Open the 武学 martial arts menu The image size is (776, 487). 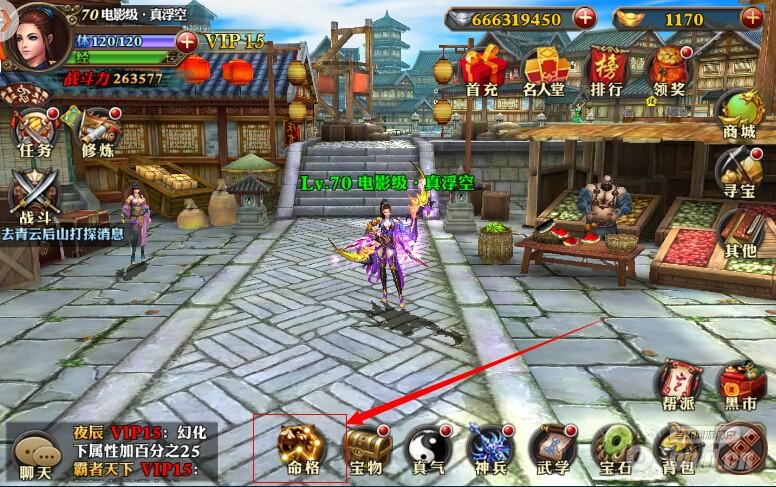[x=549, y=446]
